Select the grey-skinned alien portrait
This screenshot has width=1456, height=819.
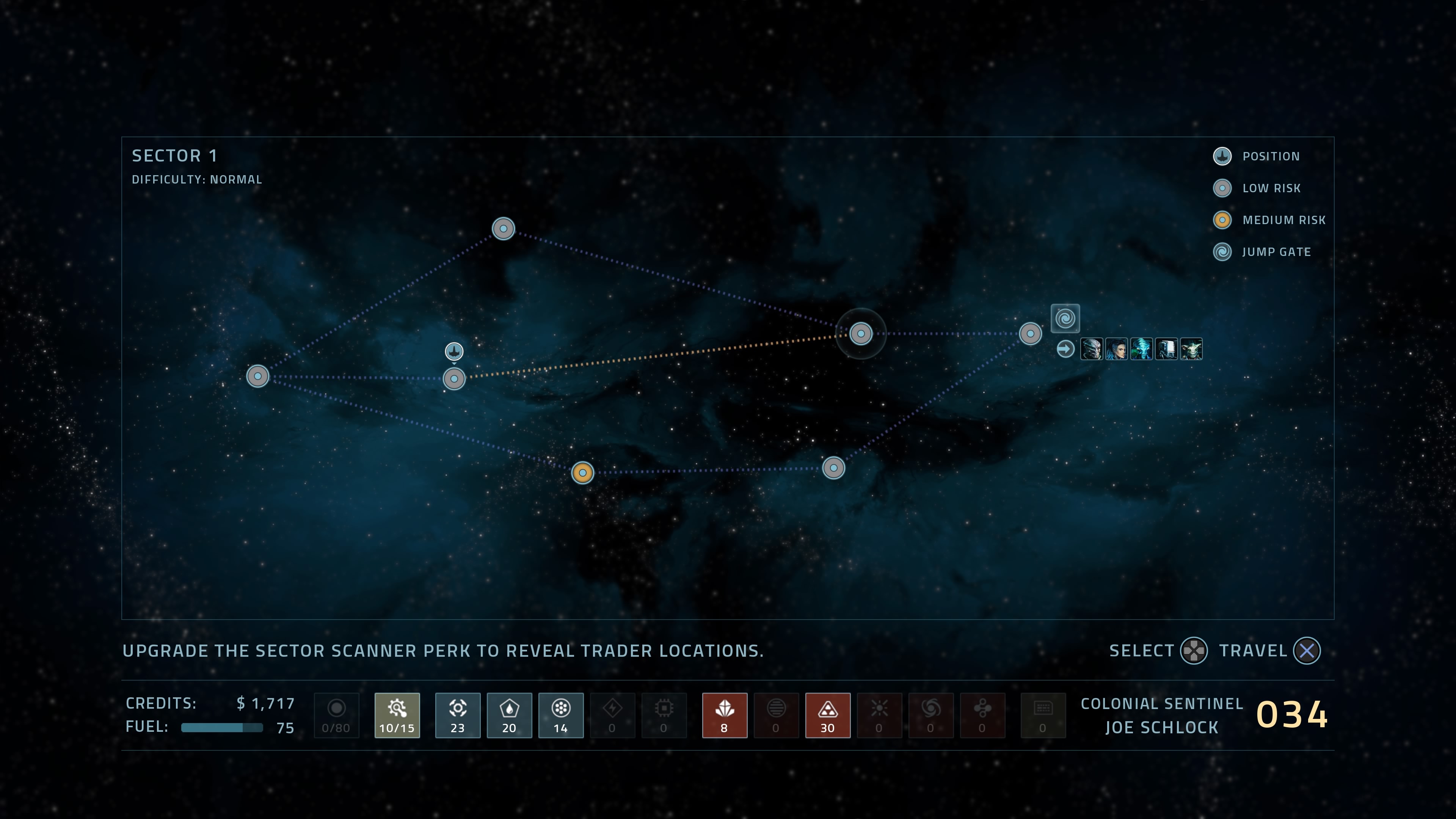pyautogui.click(x=1091, y=349)
